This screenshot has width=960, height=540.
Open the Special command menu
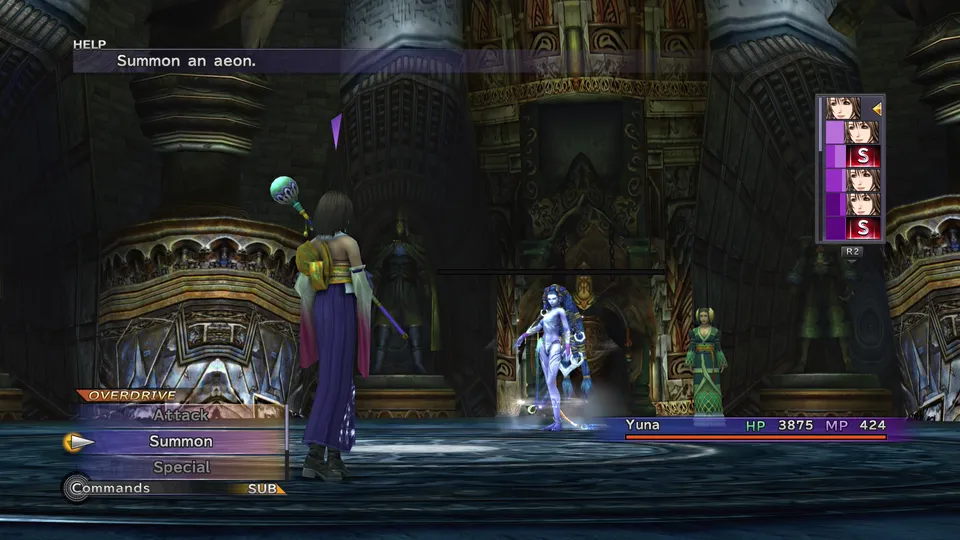181,467
